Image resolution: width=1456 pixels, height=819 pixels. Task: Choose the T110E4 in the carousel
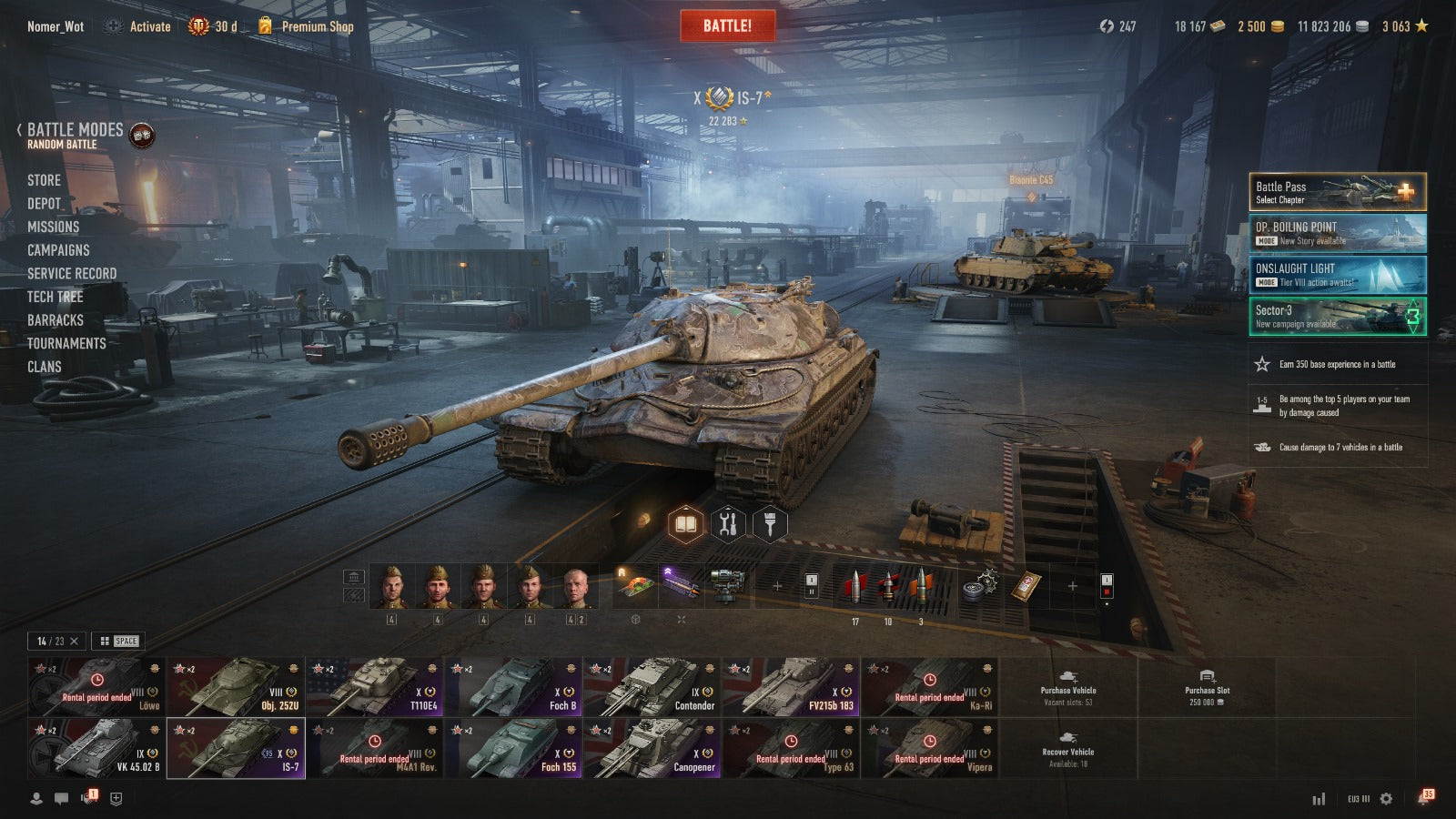coord(374,687)
